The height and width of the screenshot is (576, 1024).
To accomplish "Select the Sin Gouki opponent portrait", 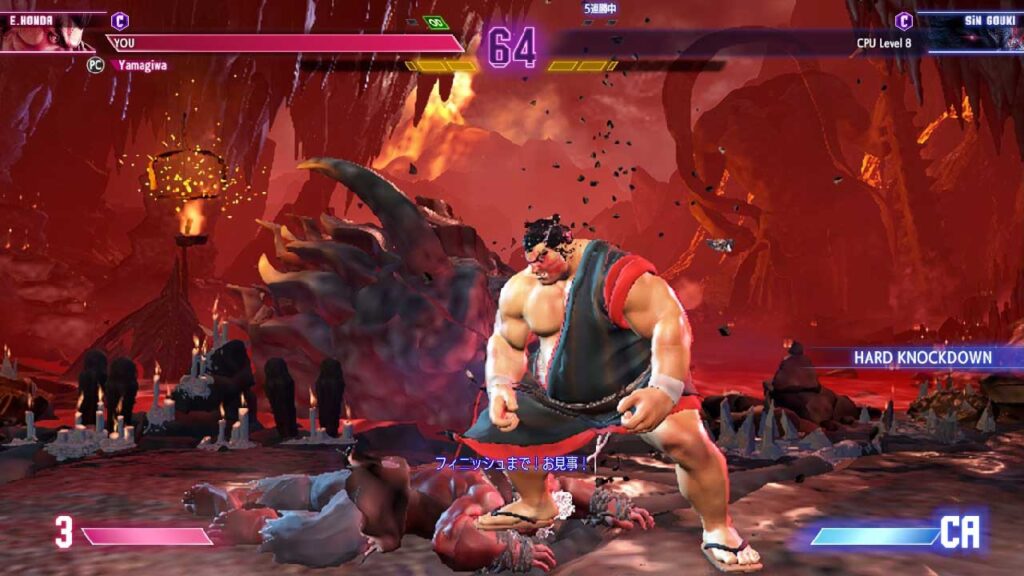I will [975, 33].
